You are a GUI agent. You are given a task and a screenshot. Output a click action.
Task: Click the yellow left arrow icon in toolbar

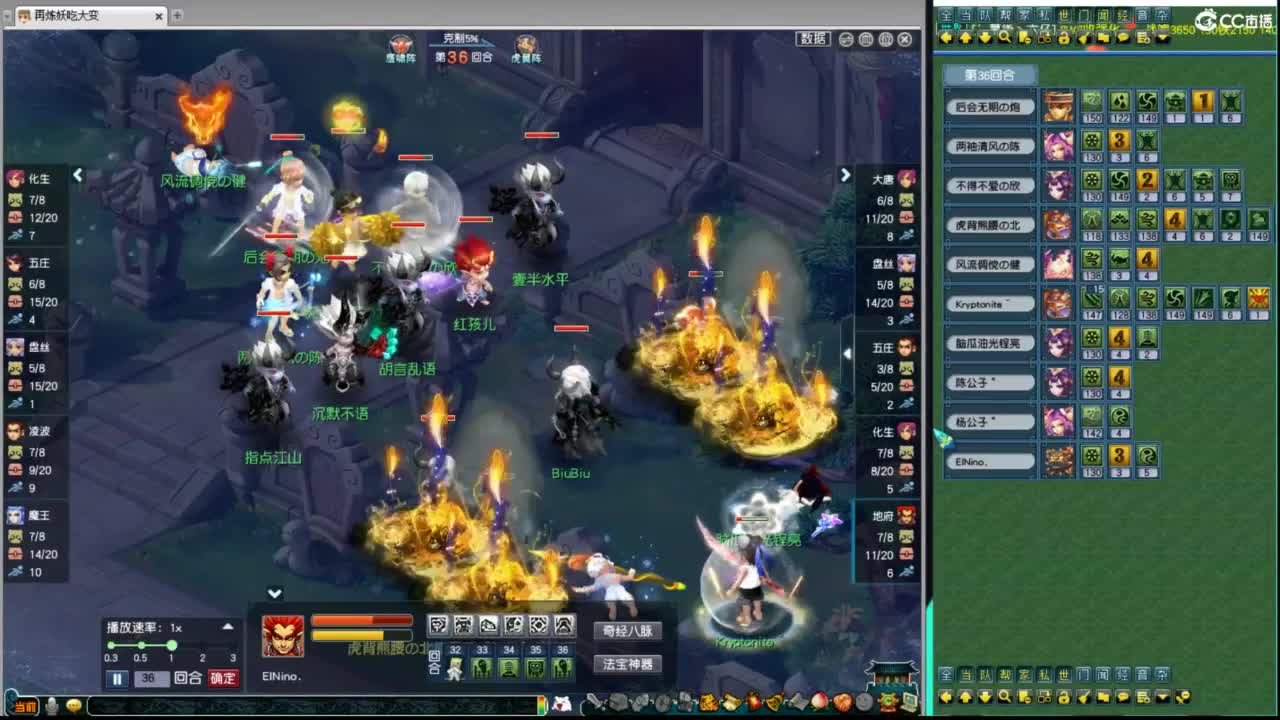(x=946, y=38)
